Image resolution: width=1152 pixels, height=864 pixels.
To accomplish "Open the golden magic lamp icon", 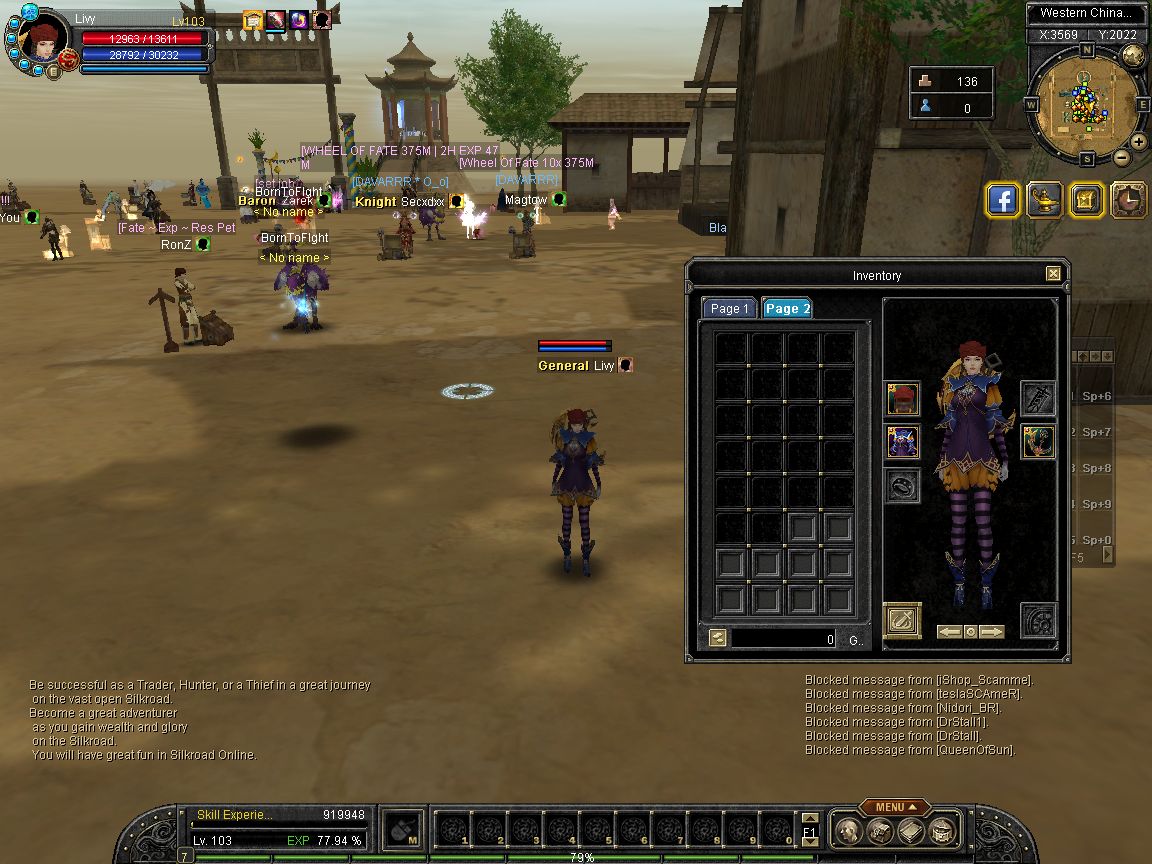I will tap(1045, 200).
